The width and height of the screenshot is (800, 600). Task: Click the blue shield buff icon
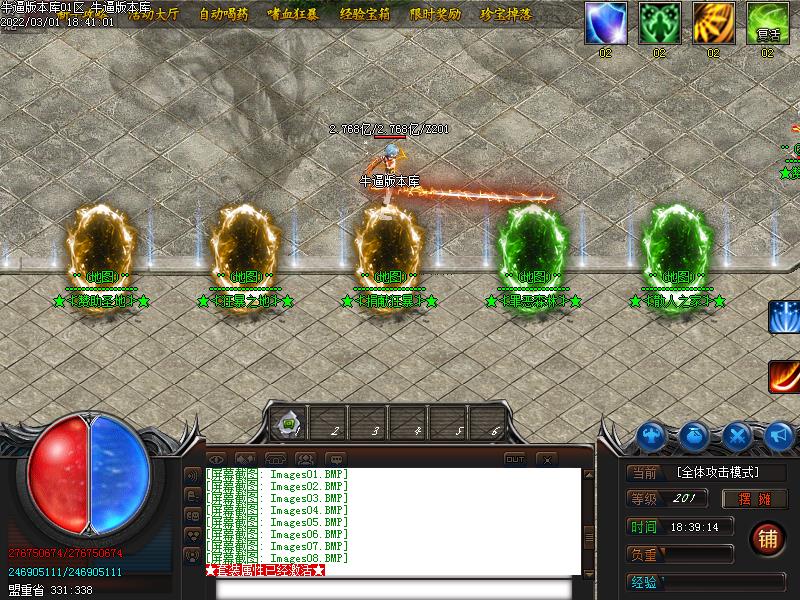pos(605,22)
